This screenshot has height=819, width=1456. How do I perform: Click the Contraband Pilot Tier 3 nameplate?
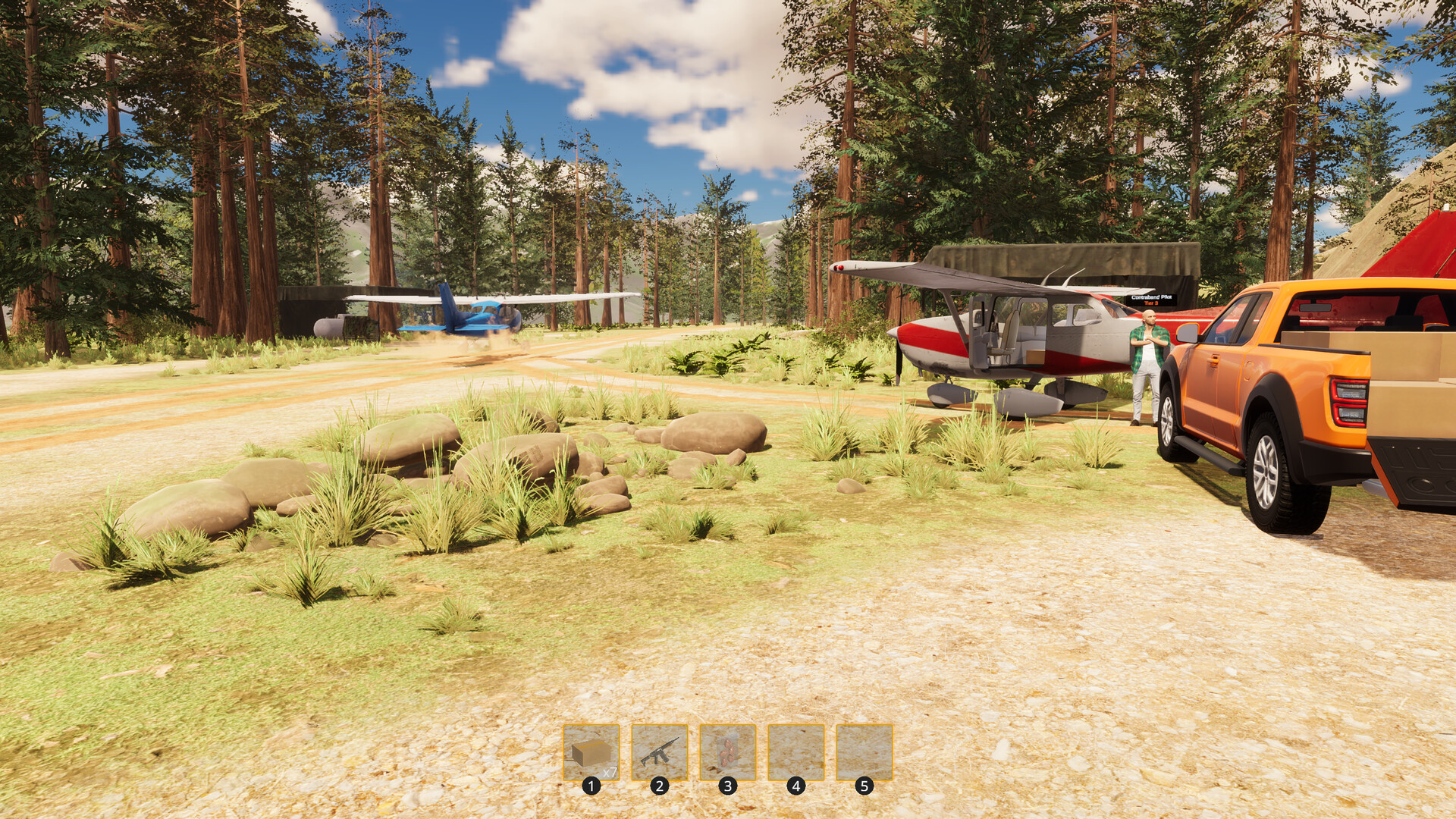(1151, 300)
